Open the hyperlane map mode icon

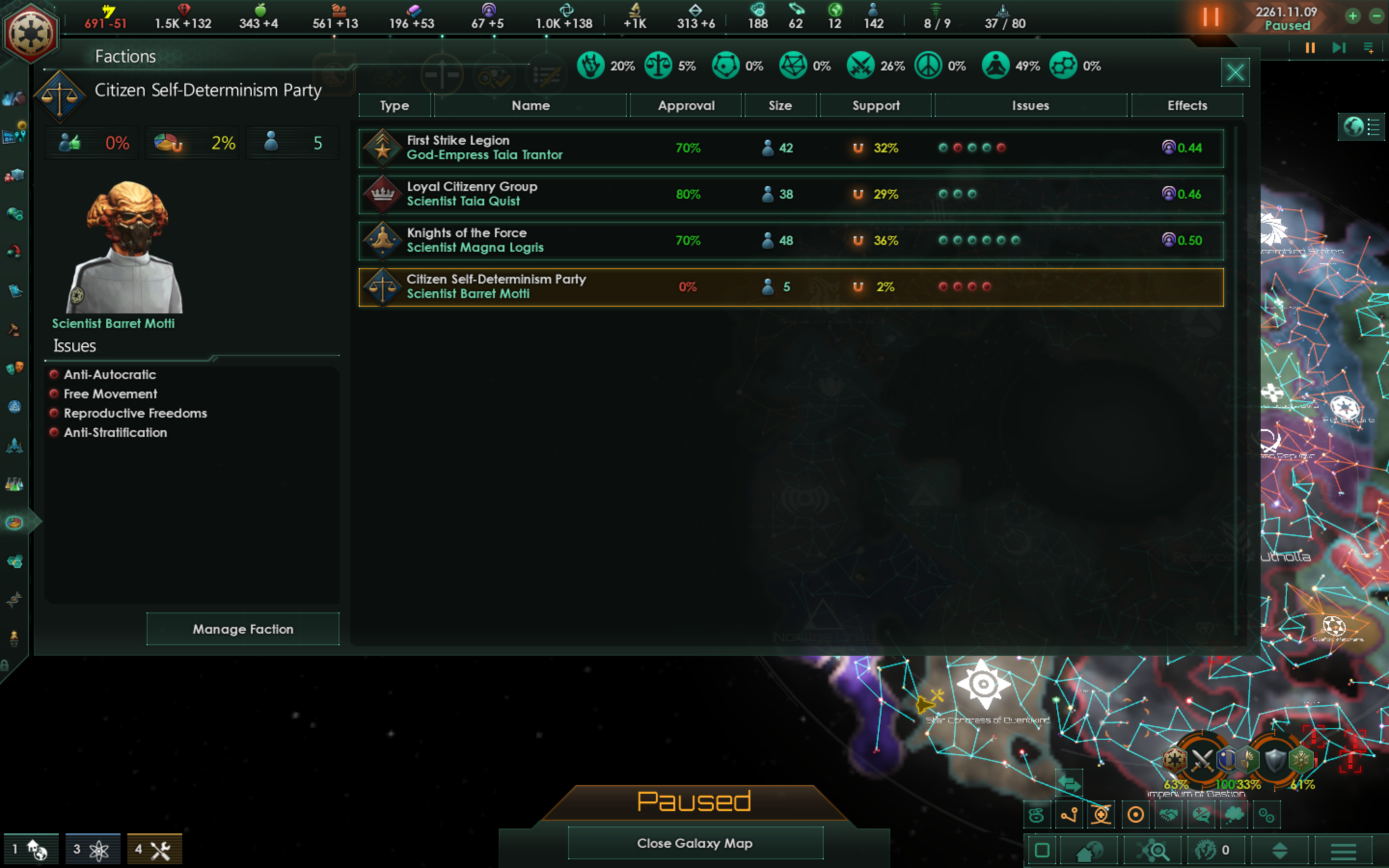(x=1069, y=815)
